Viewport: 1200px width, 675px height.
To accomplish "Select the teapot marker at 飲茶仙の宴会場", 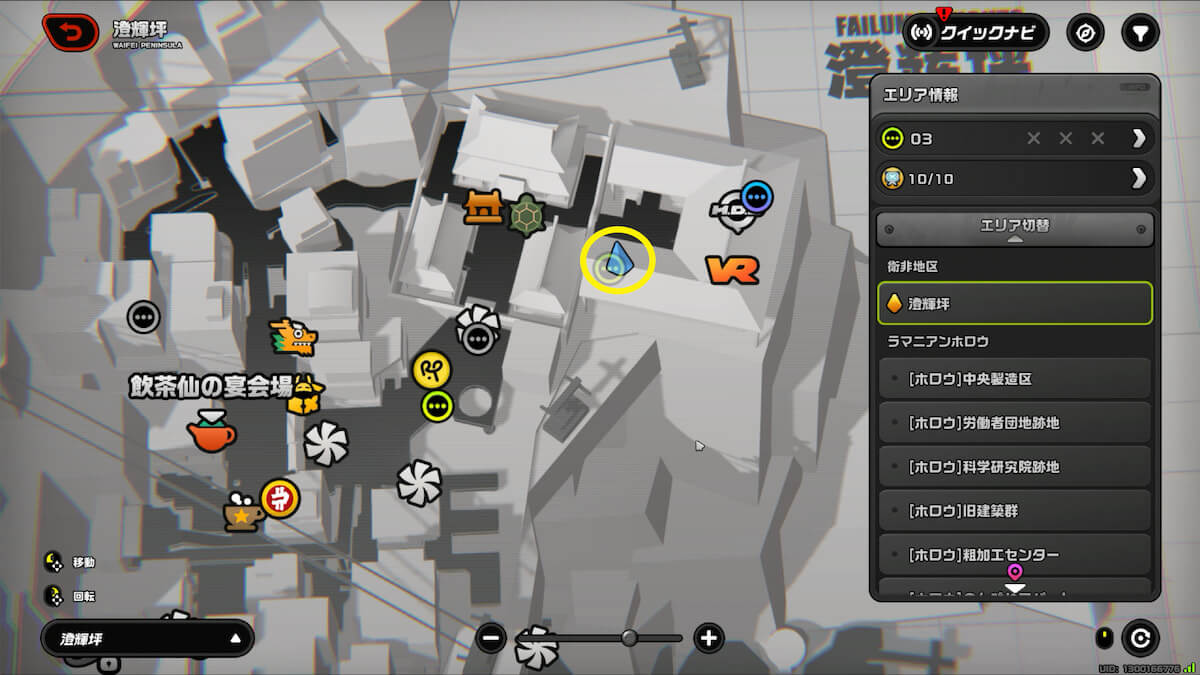I will [x=211, y=432].
